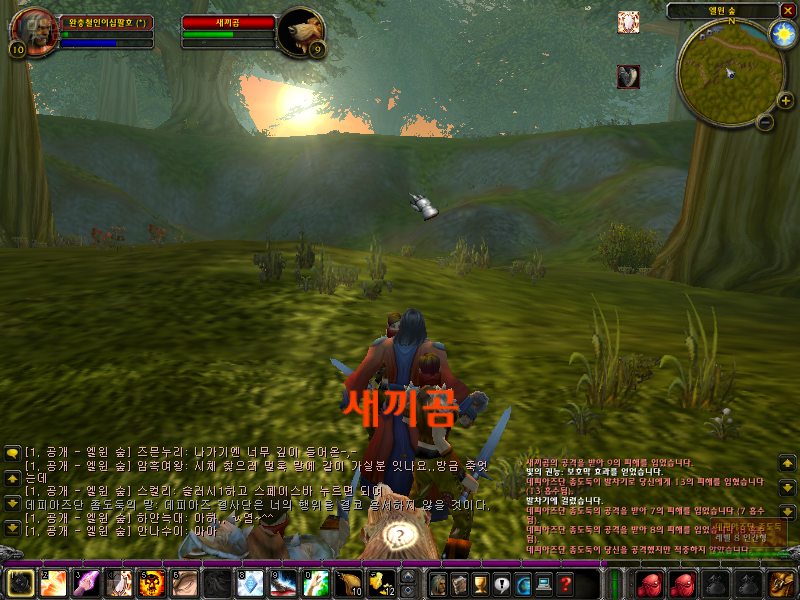Click the target's bear portrait
Image resolution: width=800 pixels, height=600 pixels.
tap(300, 32)
